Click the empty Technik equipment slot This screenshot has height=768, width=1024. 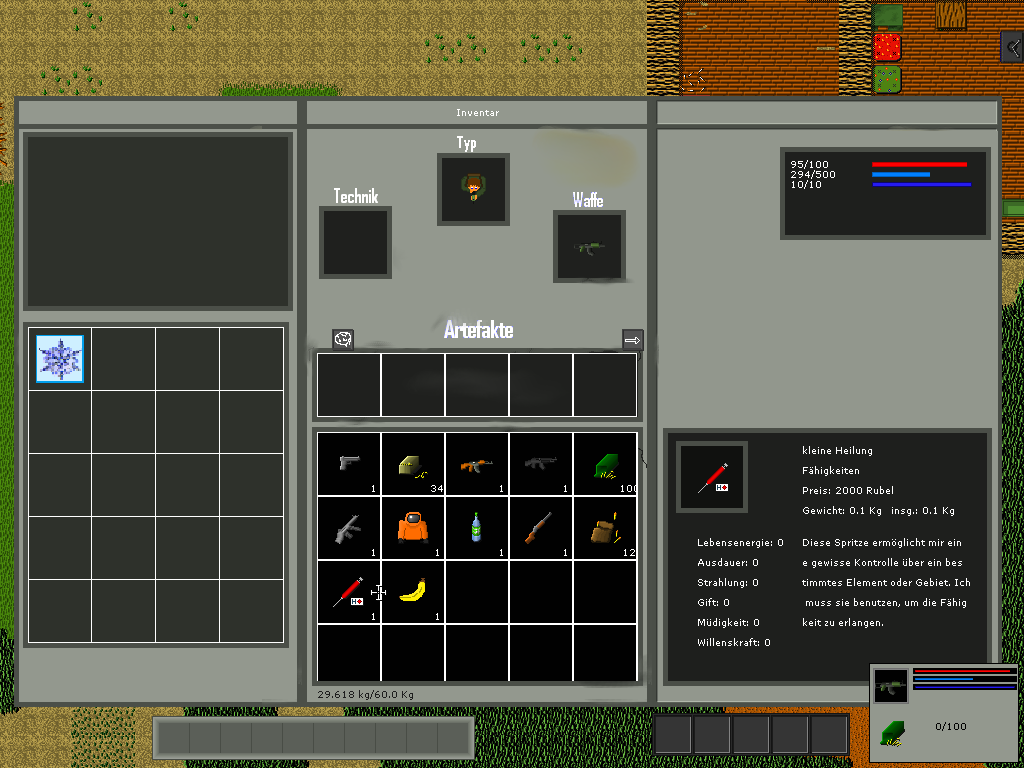pyautogui.click(x=355, y=242)
